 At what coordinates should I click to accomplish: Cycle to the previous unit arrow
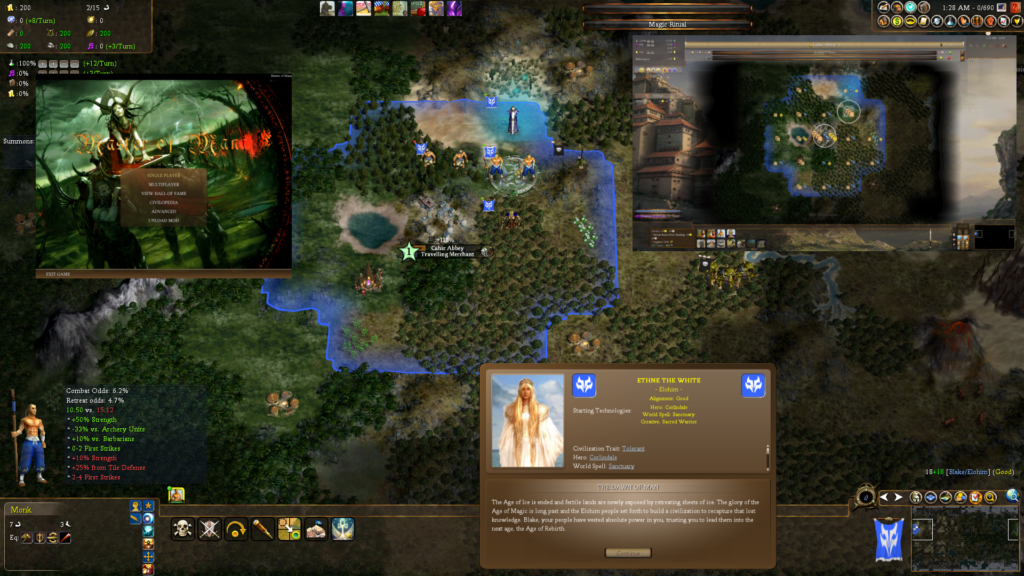click(883, 497)
